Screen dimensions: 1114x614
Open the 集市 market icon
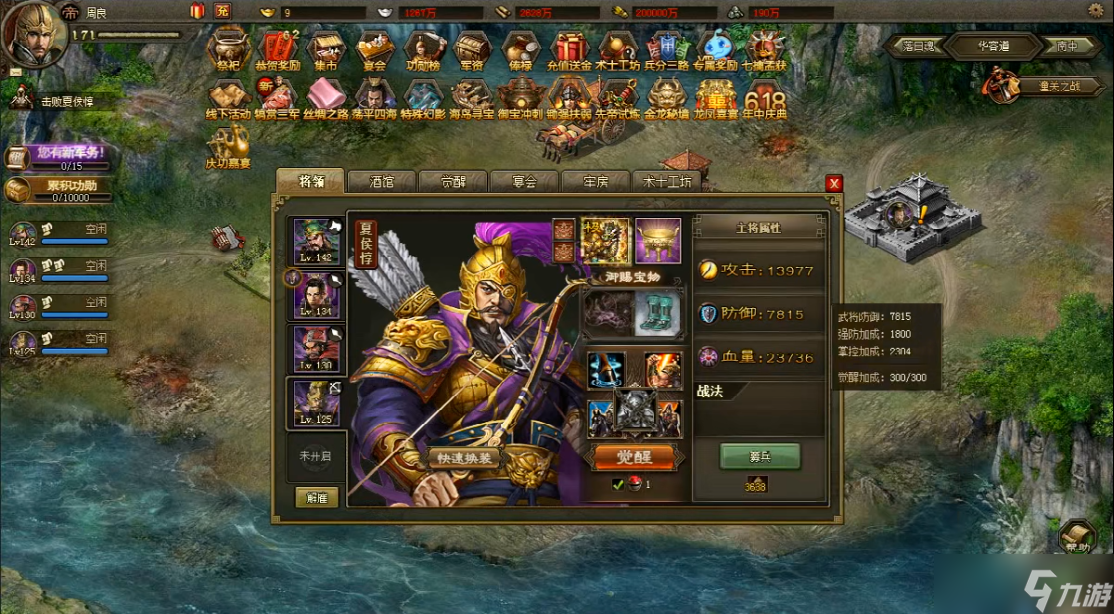tap(325, 50)
